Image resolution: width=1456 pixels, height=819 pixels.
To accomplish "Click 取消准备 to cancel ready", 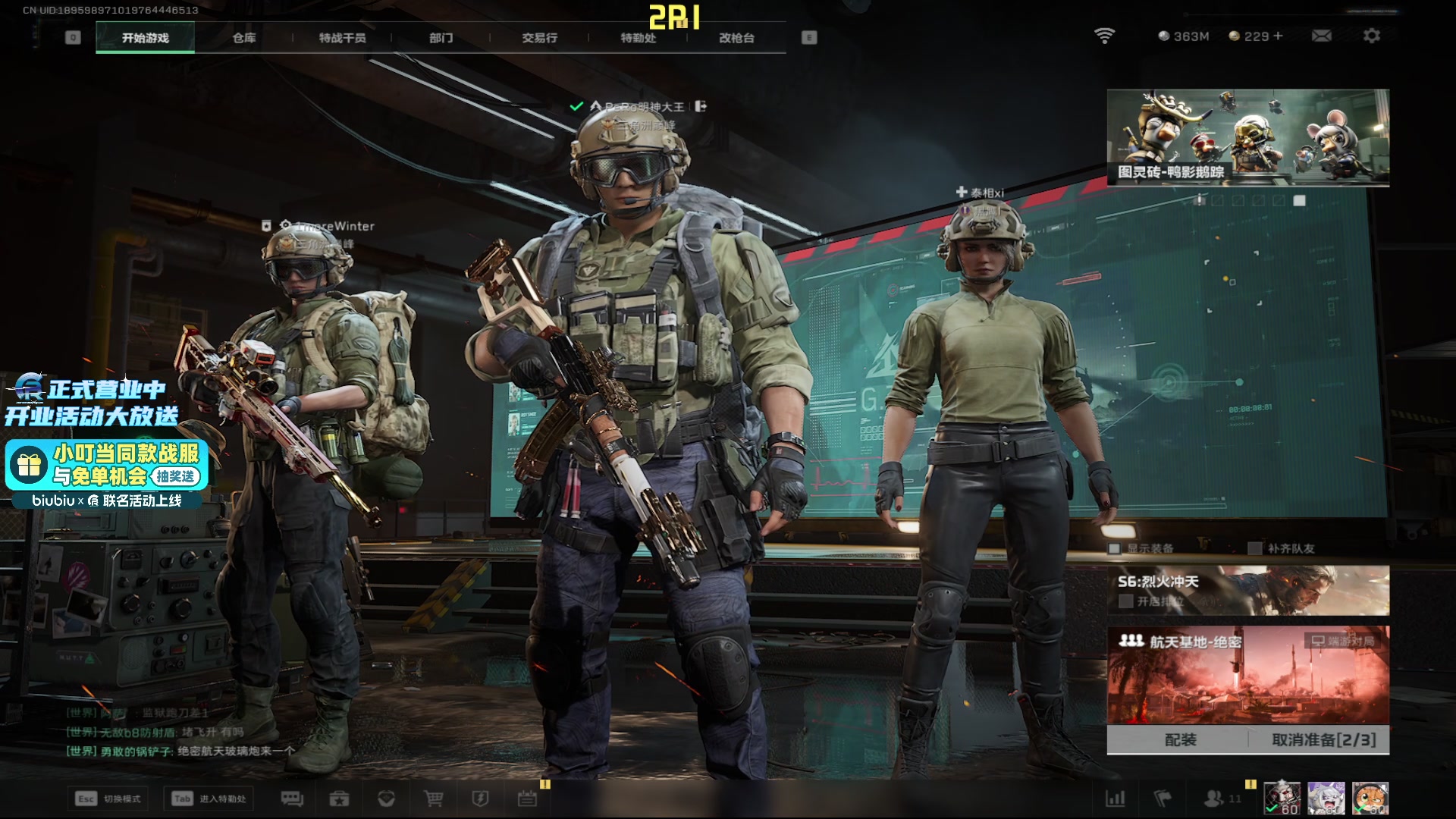I will tap(1323, 740).
